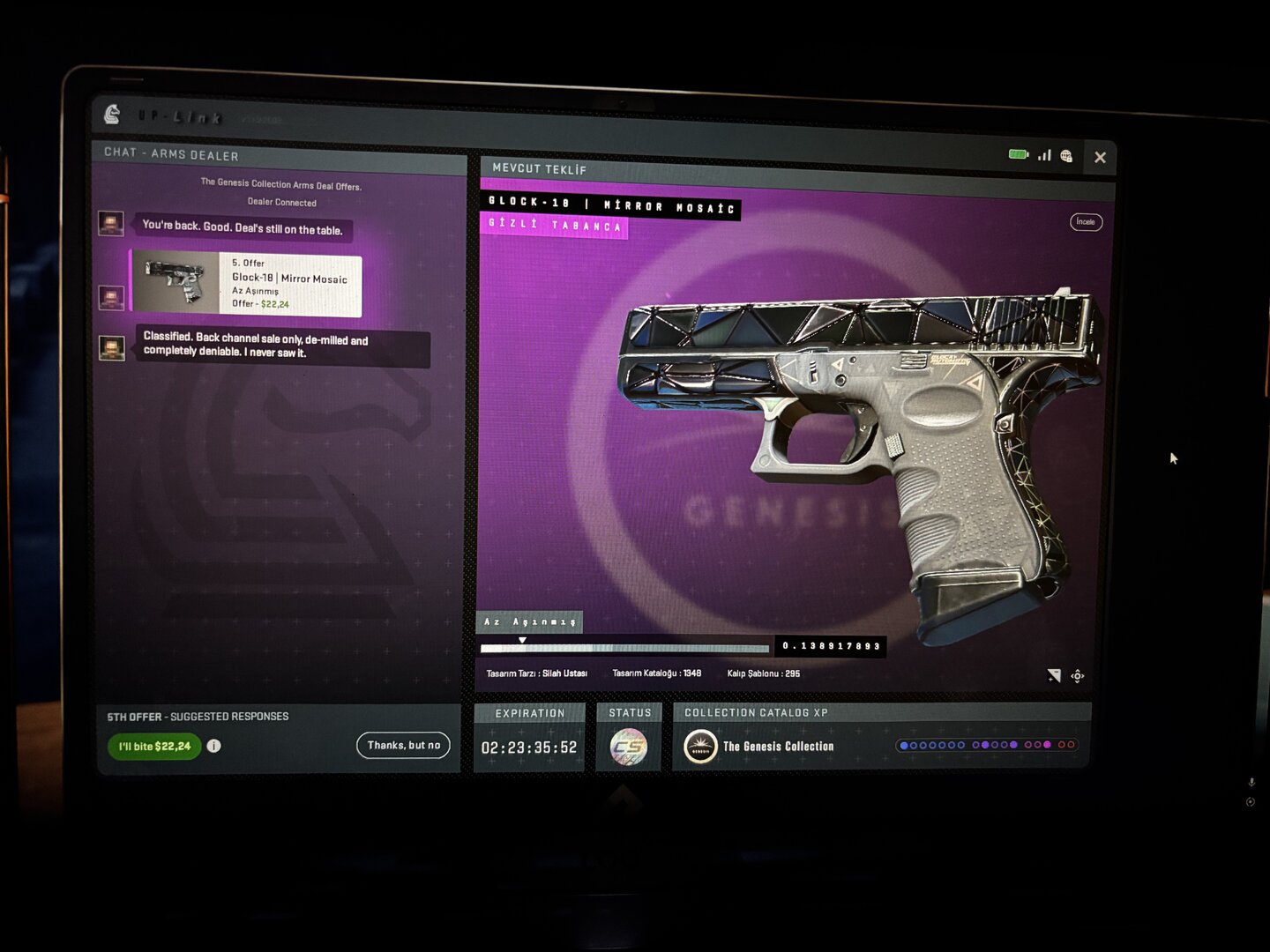Accept the offer with "I'll bite $22,24"
Image resolution: width=1270 pixels, height=952 pixels.
coord(154,747)
